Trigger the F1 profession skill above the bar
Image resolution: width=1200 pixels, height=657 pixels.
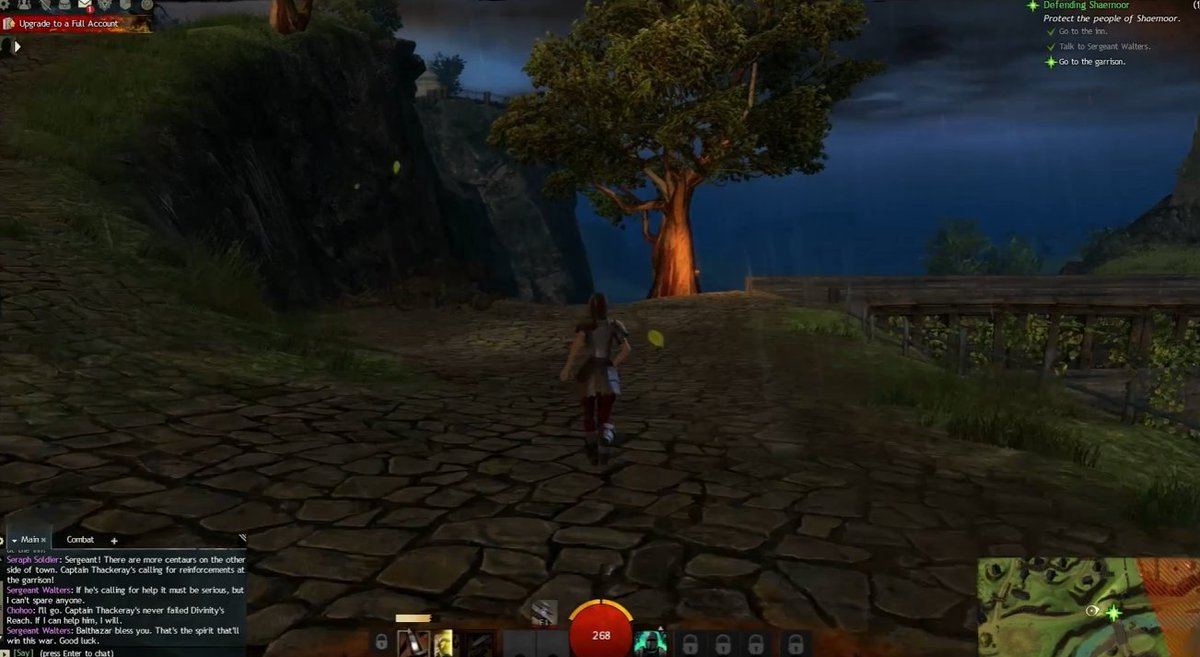pyautogui.click(x=544, y=614)
